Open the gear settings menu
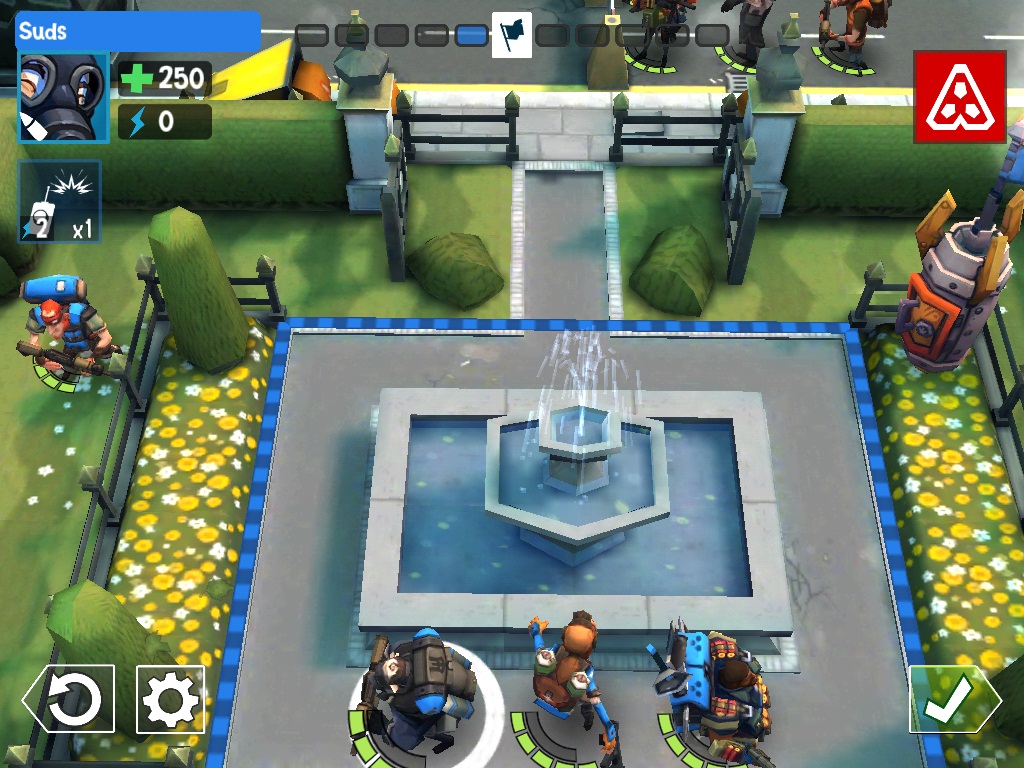Screen dimensions: 1024x768 [170, 699]
